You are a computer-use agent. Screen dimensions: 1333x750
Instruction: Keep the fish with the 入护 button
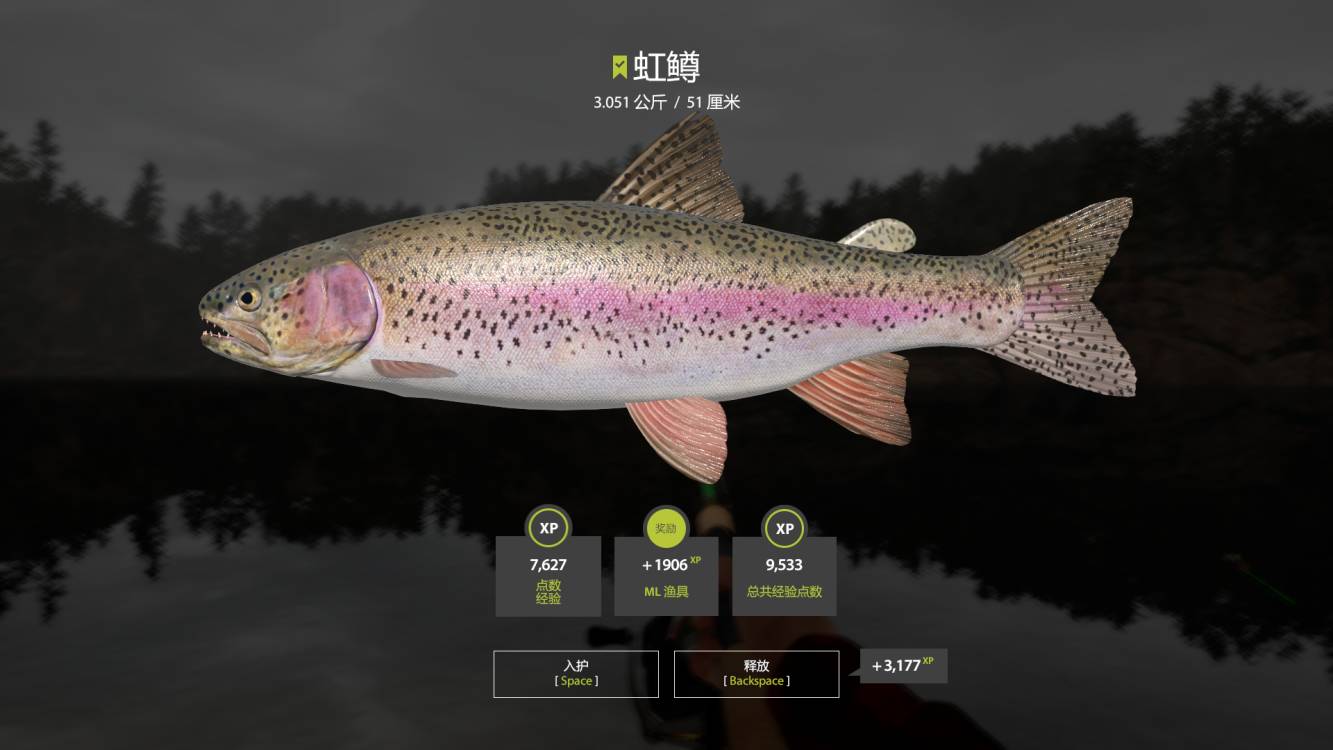click(576, 673)
